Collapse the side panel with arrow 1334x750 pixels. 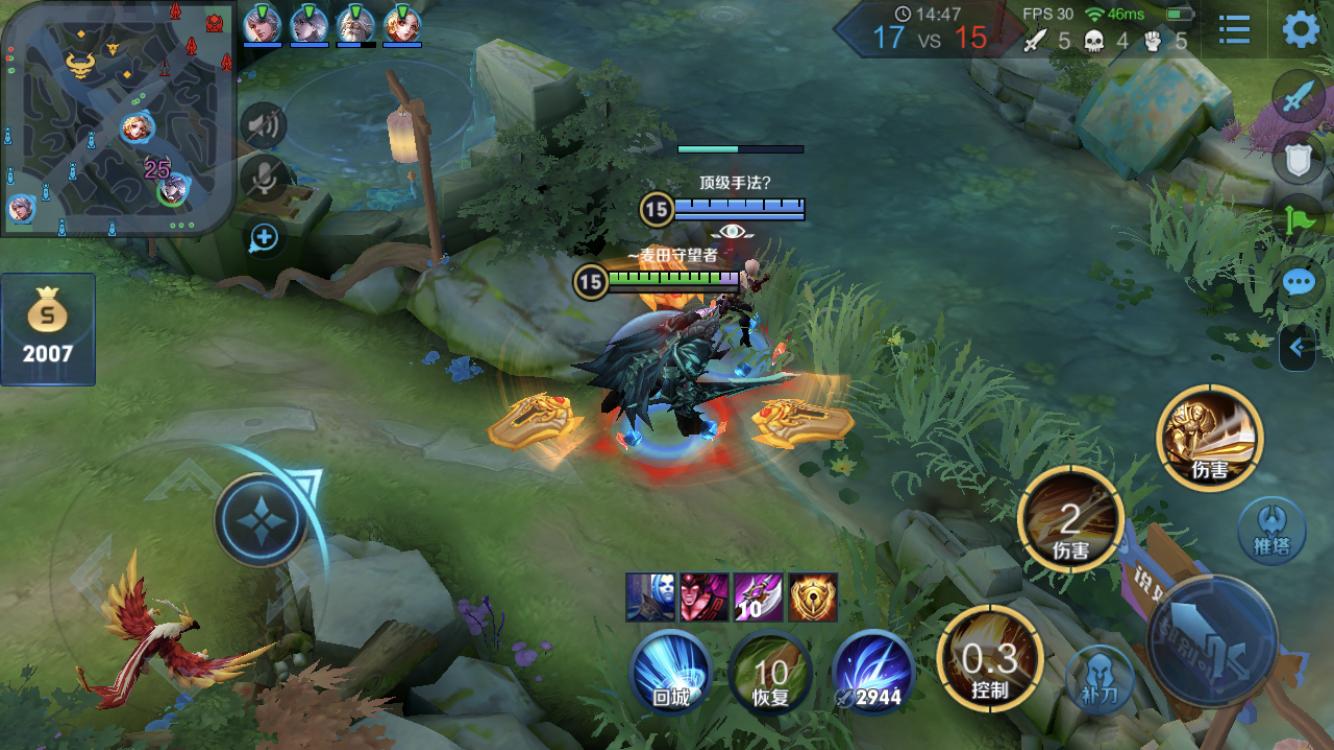1297,347
